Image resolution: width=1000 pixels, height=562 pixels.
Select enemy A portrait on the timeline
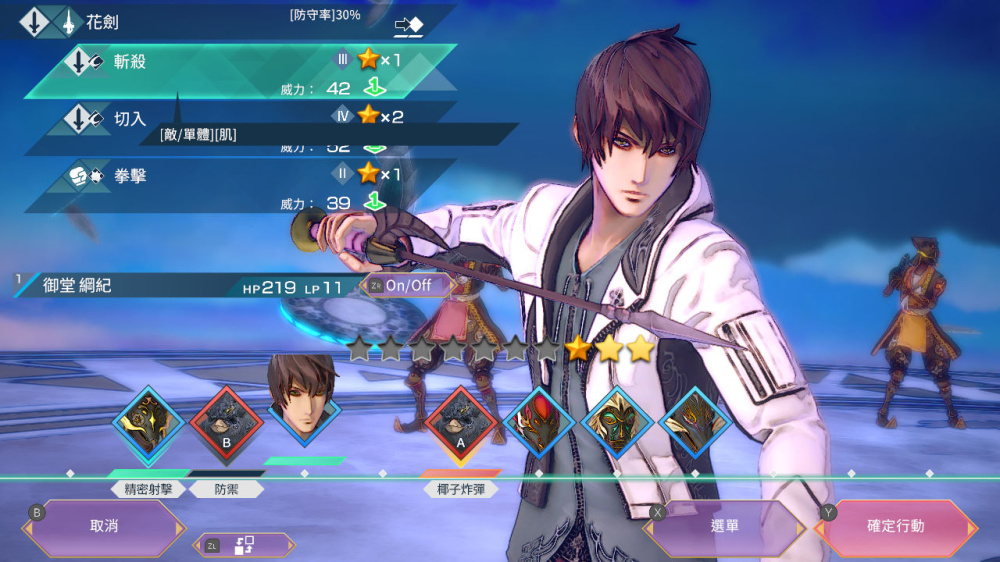coord(461,424)
